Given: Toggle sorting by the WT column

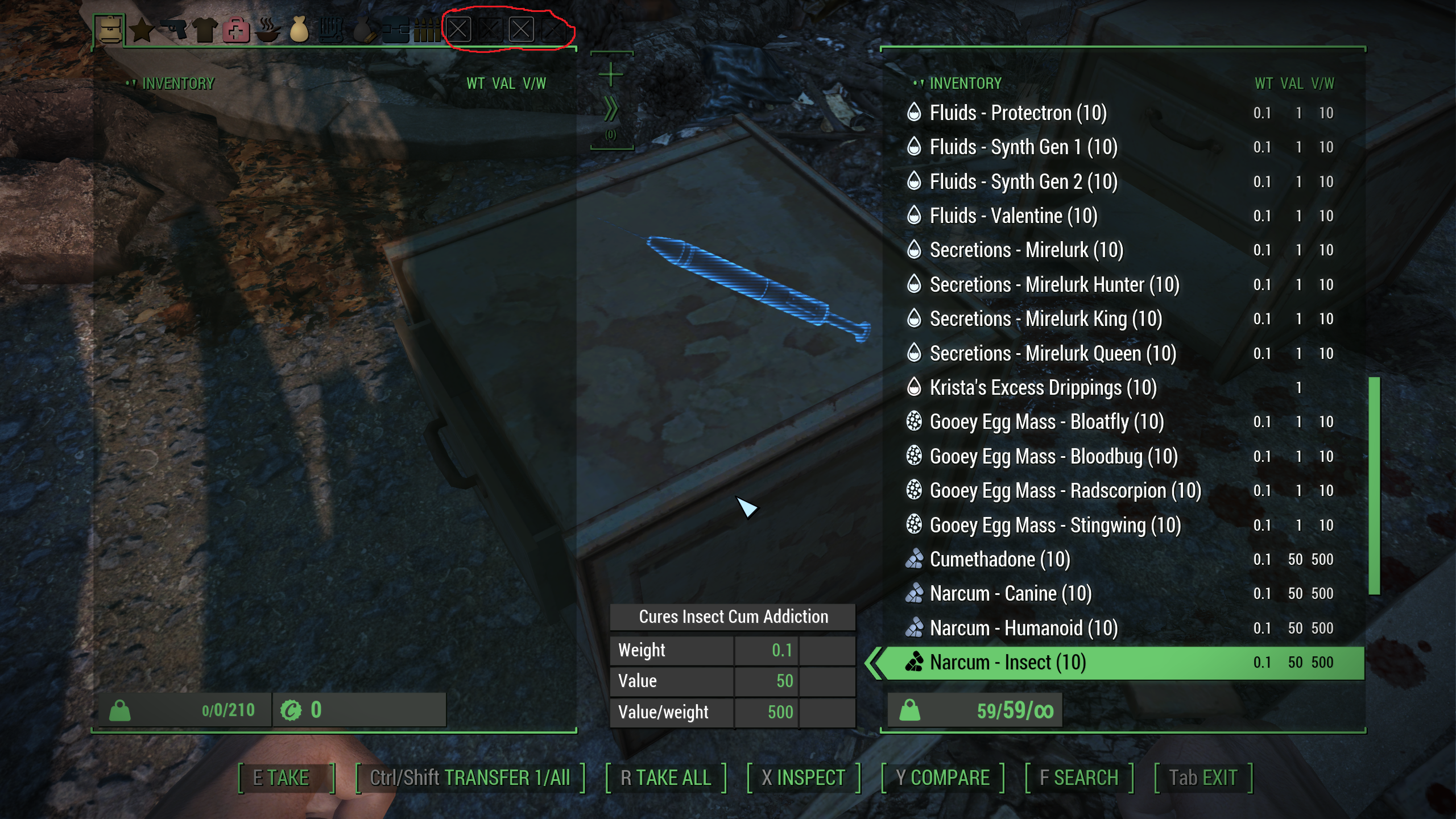Looking at the screenshot, I should point(475,84).
